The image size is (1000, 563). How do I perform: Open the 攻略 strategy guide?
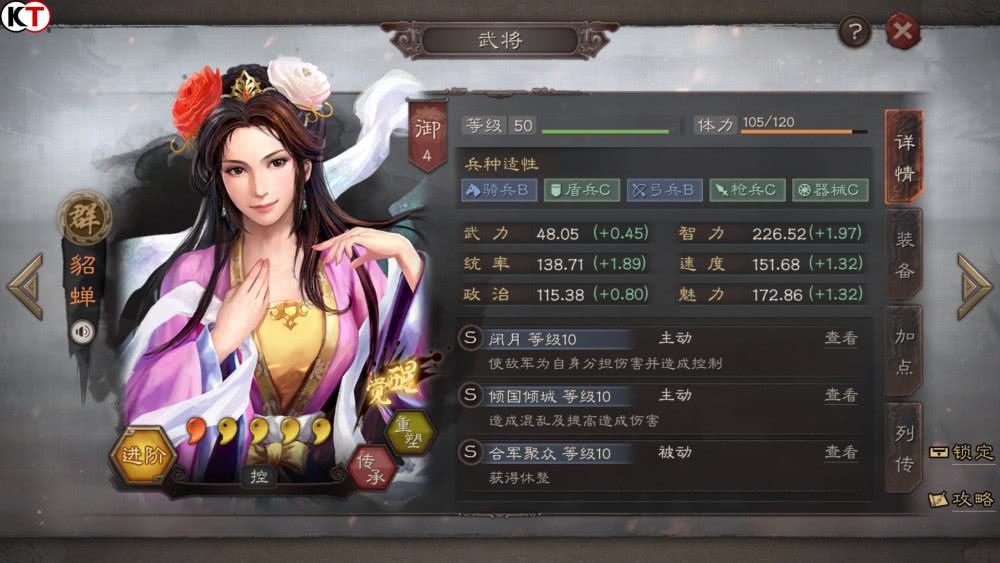pyautogui.click(x=962, y=498)
